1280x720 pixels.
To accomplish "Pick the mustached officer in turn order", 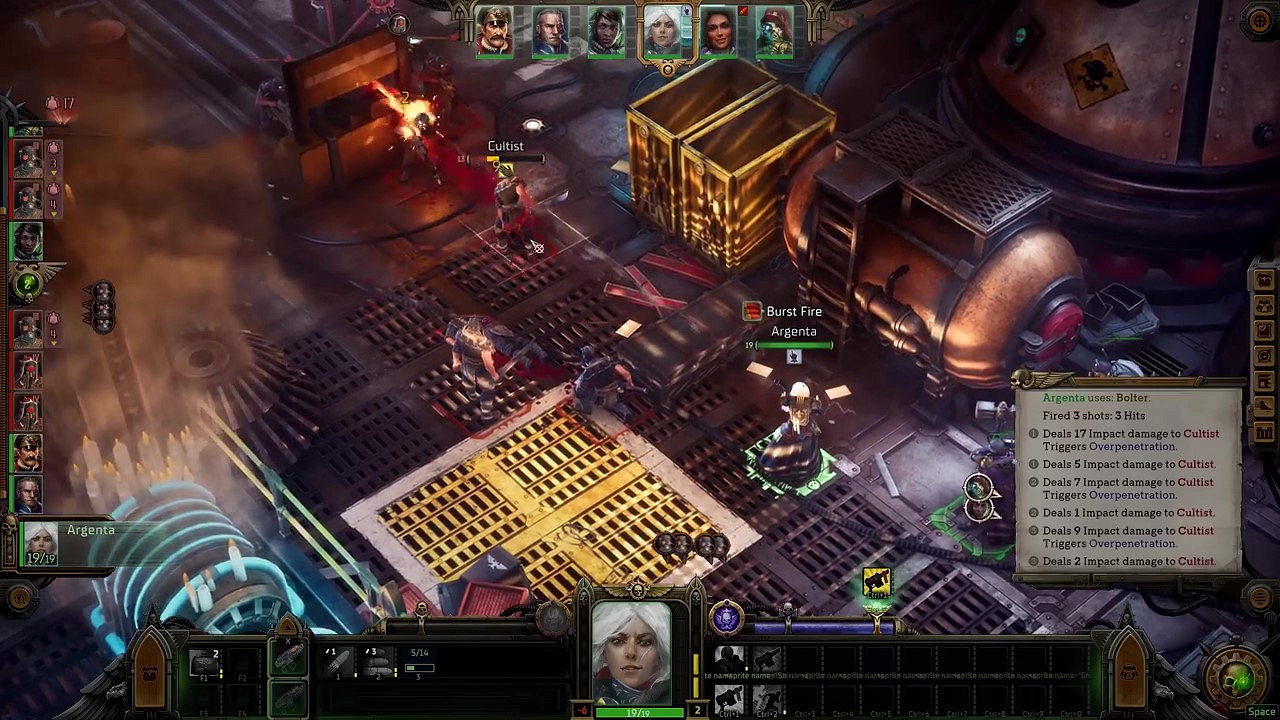I will tap(27, 452).
